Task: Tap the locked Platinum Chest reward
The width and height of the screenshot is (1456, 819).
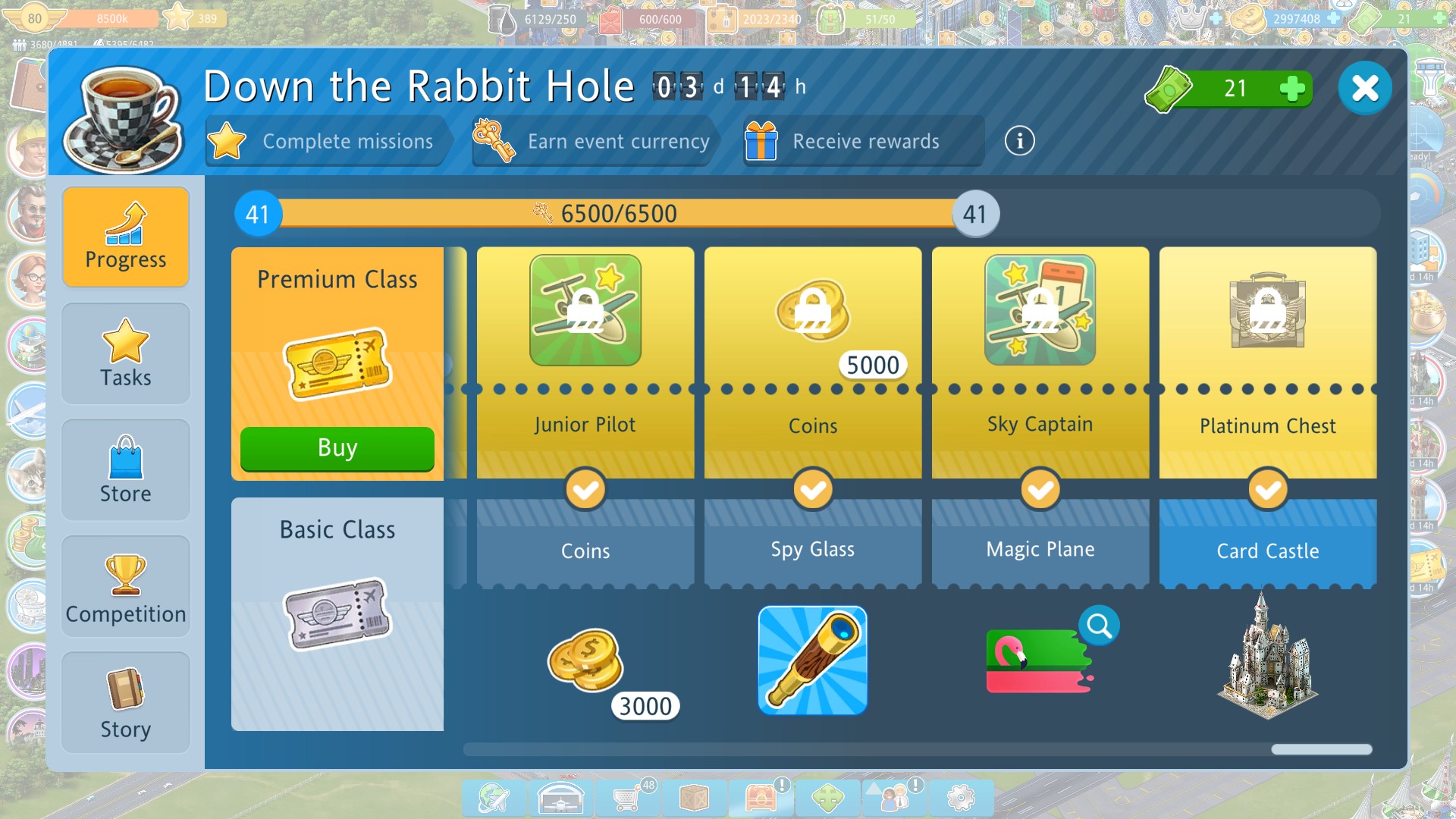Action: (x=1267, y=311)
